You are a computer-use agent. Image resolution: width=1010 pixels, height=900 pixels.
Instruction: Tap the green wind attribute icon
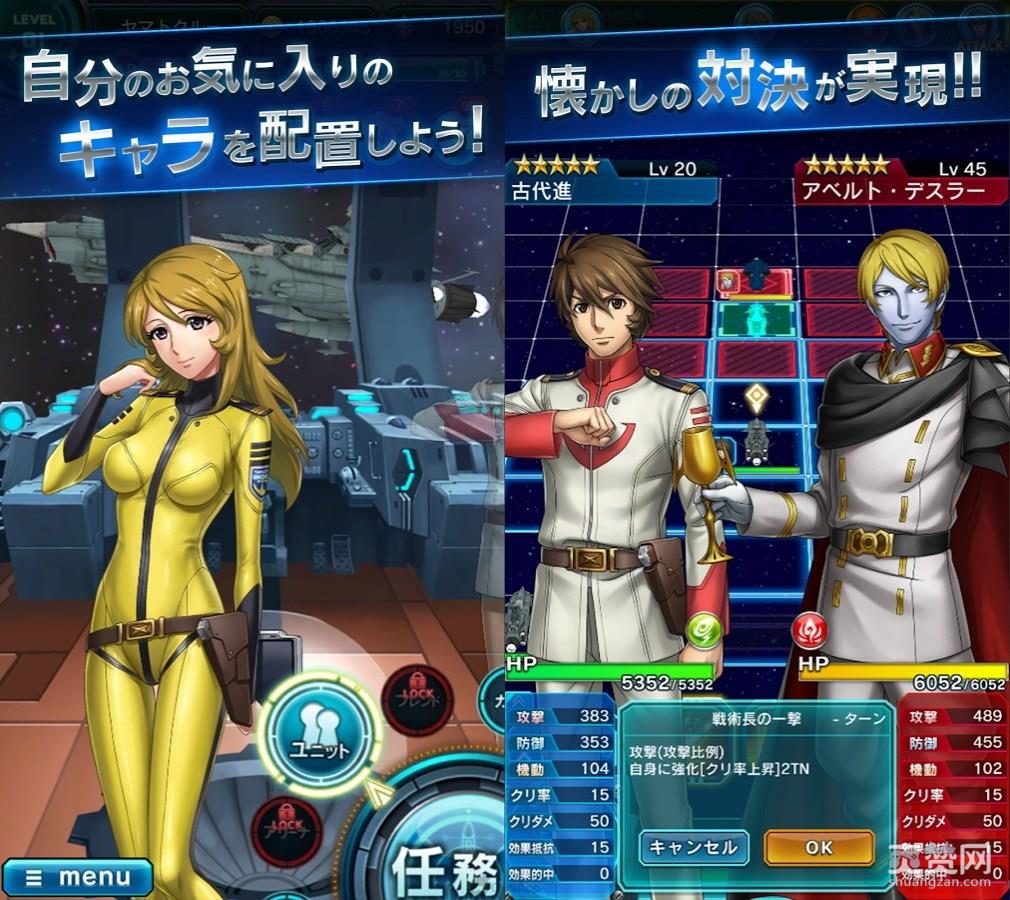click(x=703, y=631)
